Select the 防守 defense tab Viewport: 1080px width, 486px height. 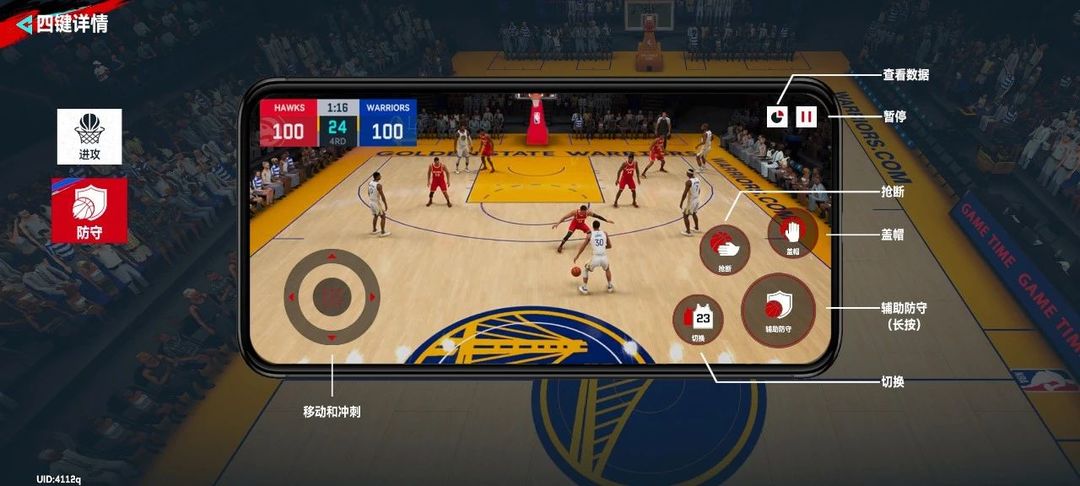89,209
